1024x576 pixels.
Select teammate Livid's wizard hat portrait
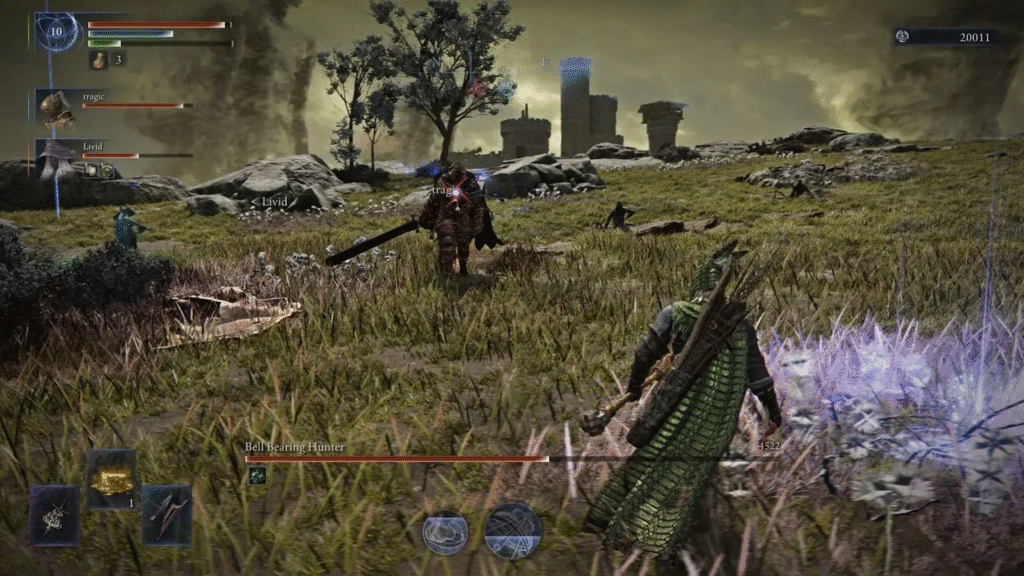pyautogui.click(x=55, y=157)
